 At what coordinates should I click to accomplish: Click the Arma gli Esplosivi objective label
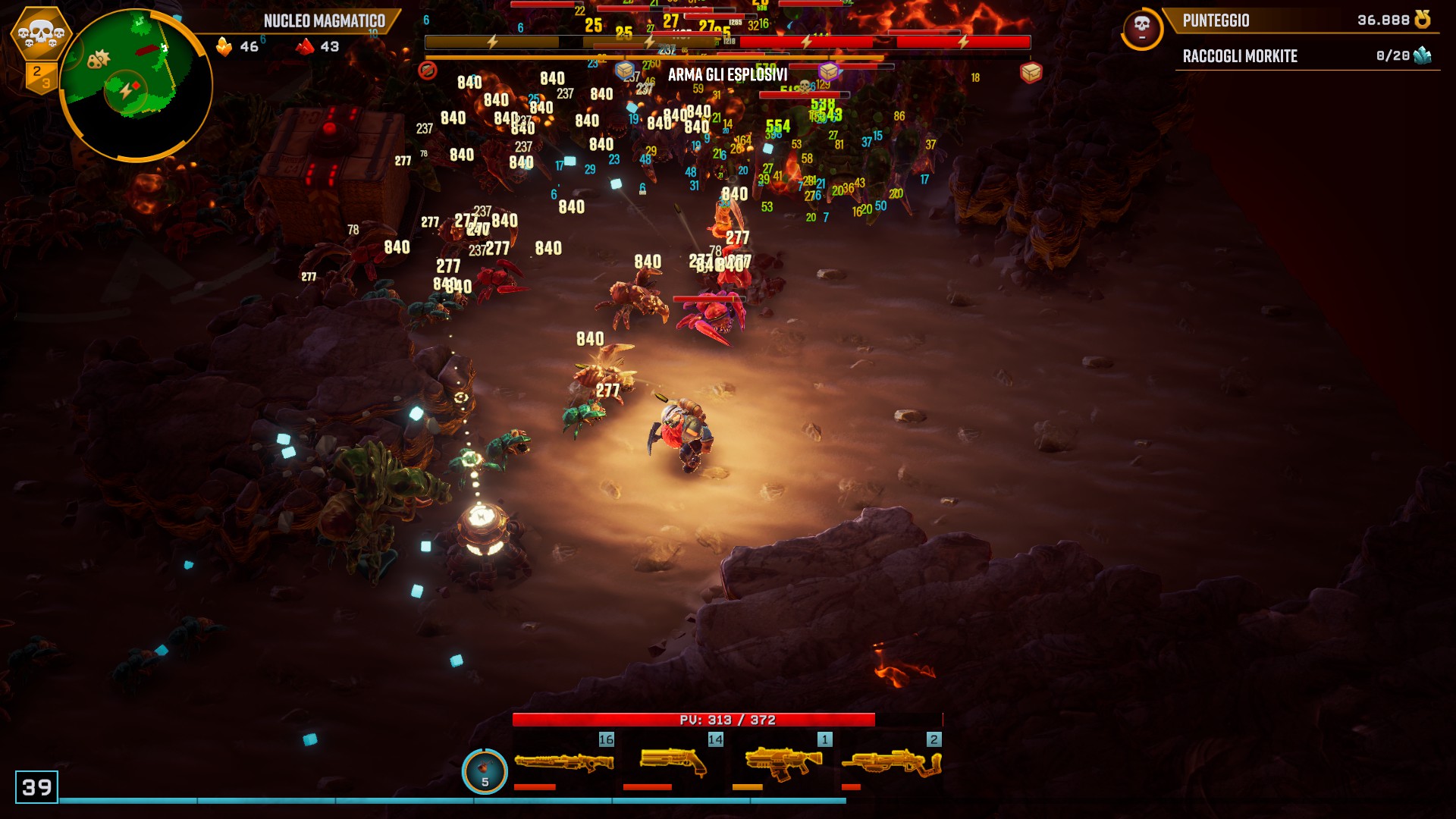727,75
